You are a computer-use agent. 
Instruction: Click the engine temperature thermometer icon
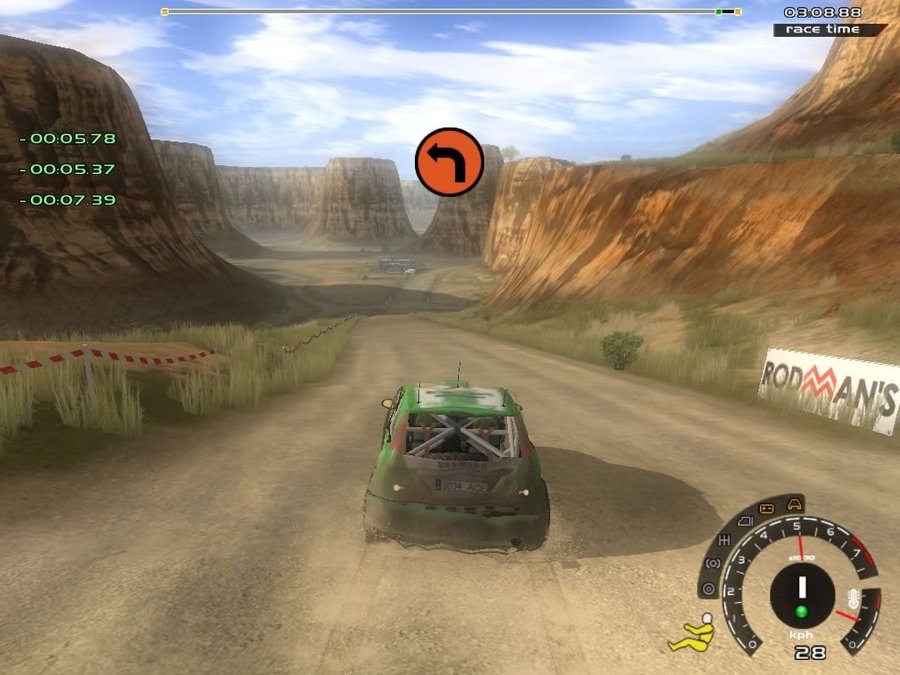853,601
